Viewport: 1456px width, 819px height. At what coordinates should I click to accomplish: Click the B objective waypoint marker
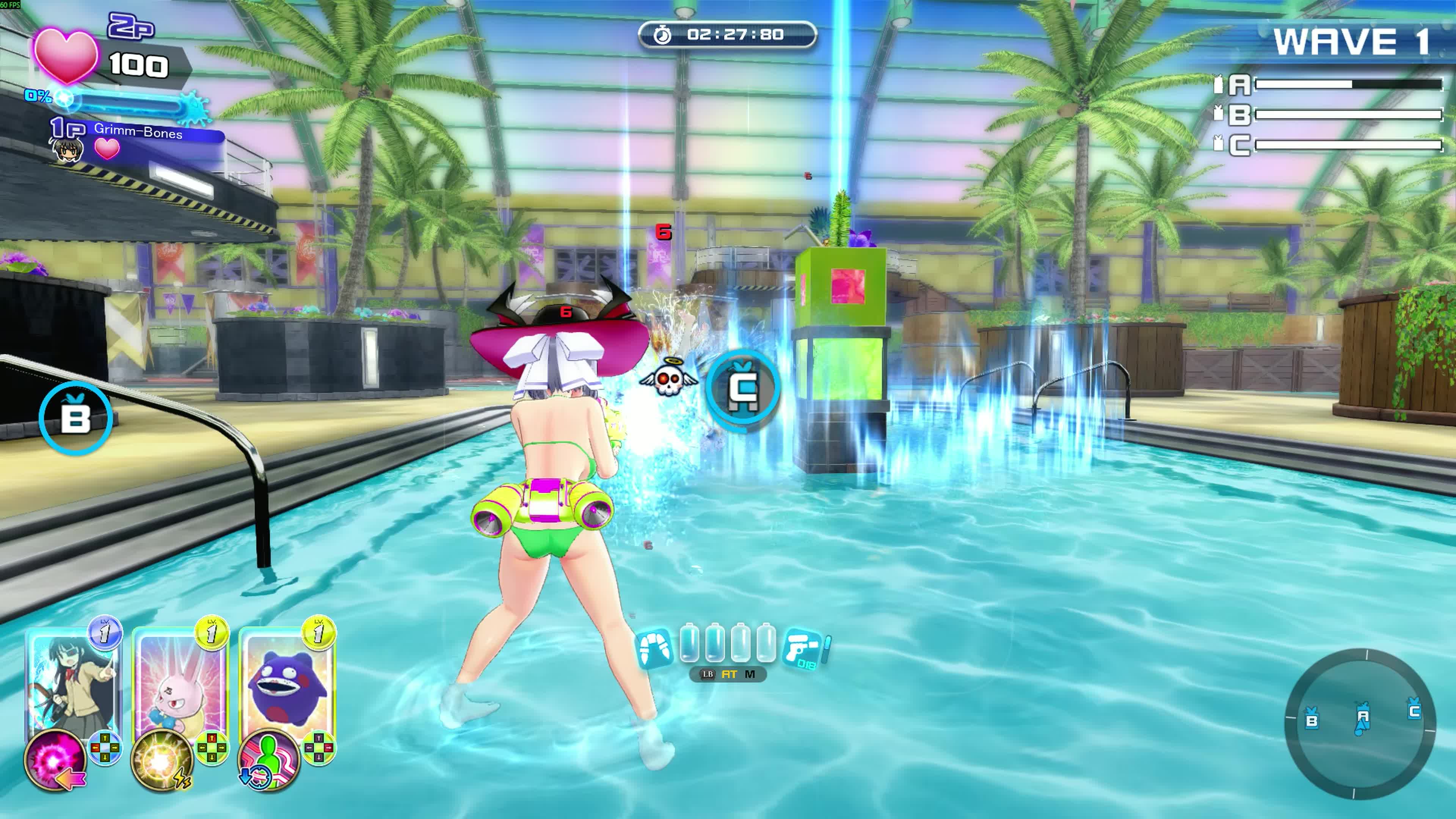(x=76, y=418)
